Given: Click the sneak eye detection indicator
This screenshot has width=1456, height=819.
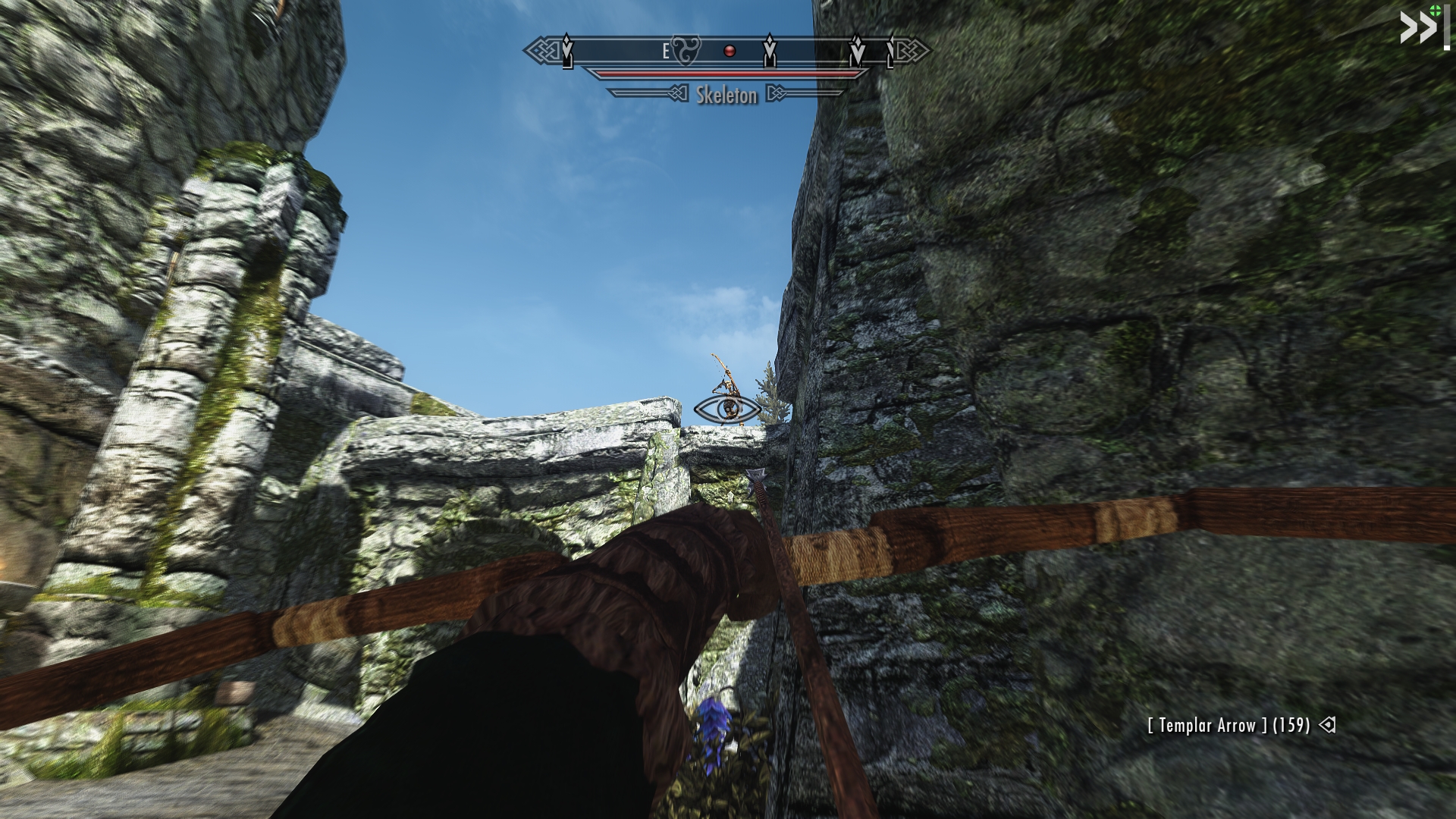Looking at the screenshot, I should (729, 409).
